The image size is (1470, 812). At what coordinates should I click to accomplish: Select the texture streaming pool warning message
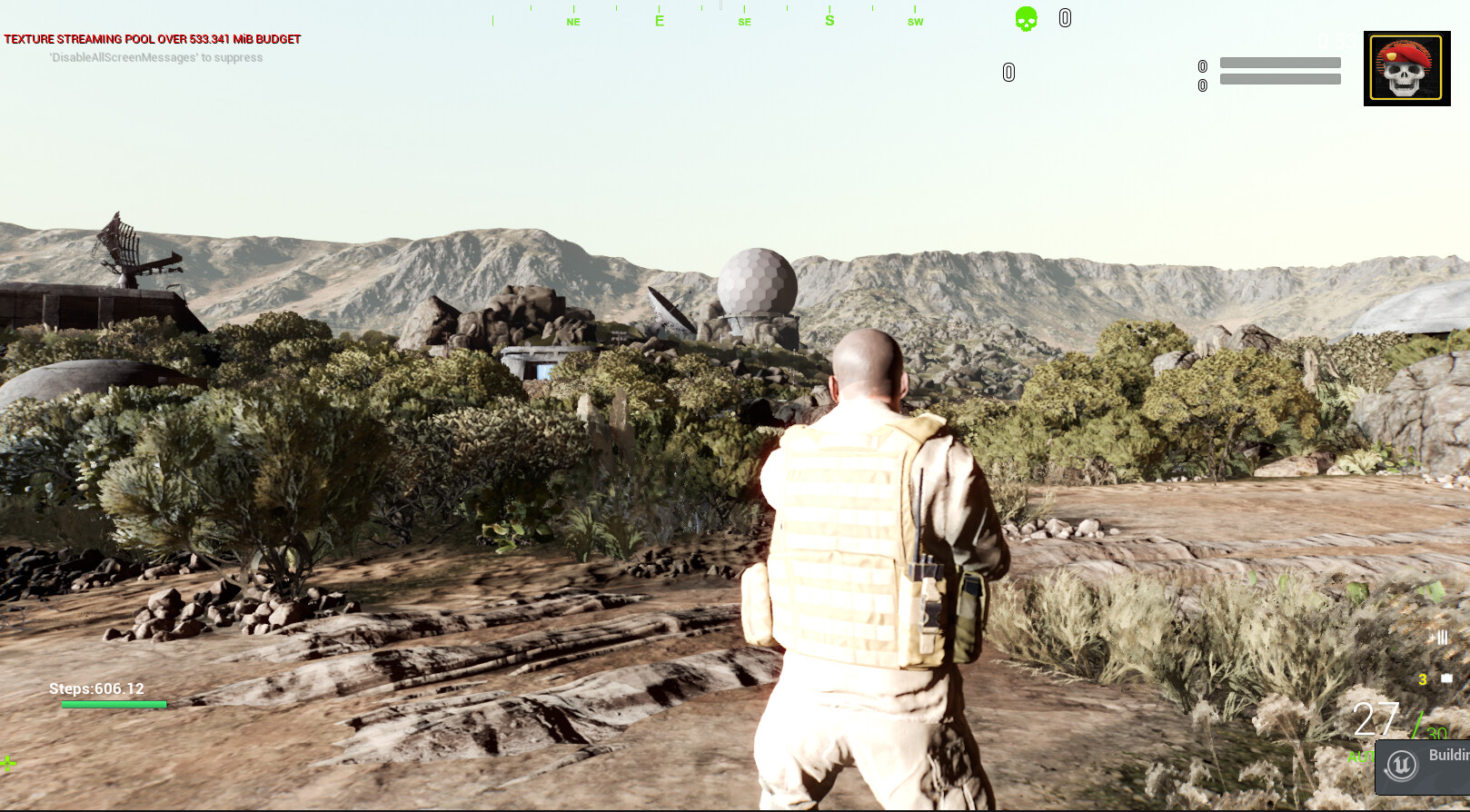click(151, 39)
